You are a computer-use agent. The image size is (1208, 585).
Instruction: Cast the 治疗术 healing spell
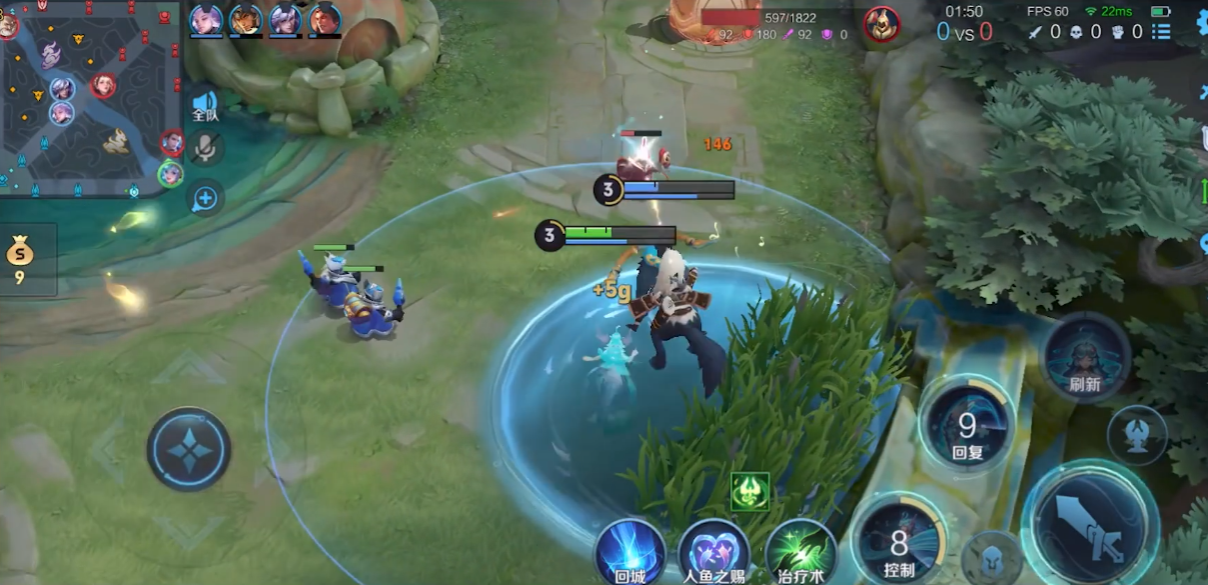[x=800, y=552]
